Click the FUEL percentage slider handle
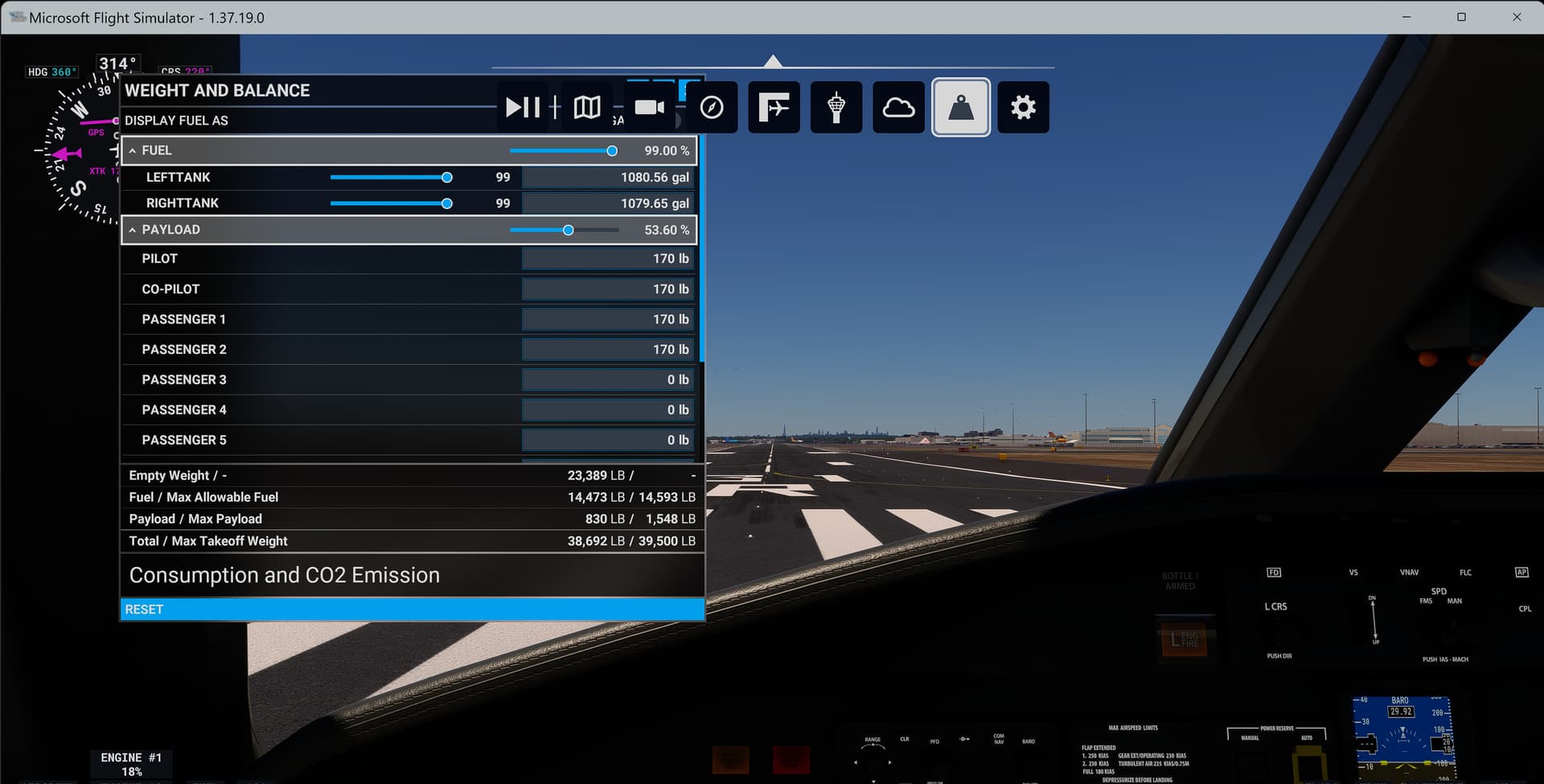The height and width of the screenshot is (784, 1544). click(612, 150)
